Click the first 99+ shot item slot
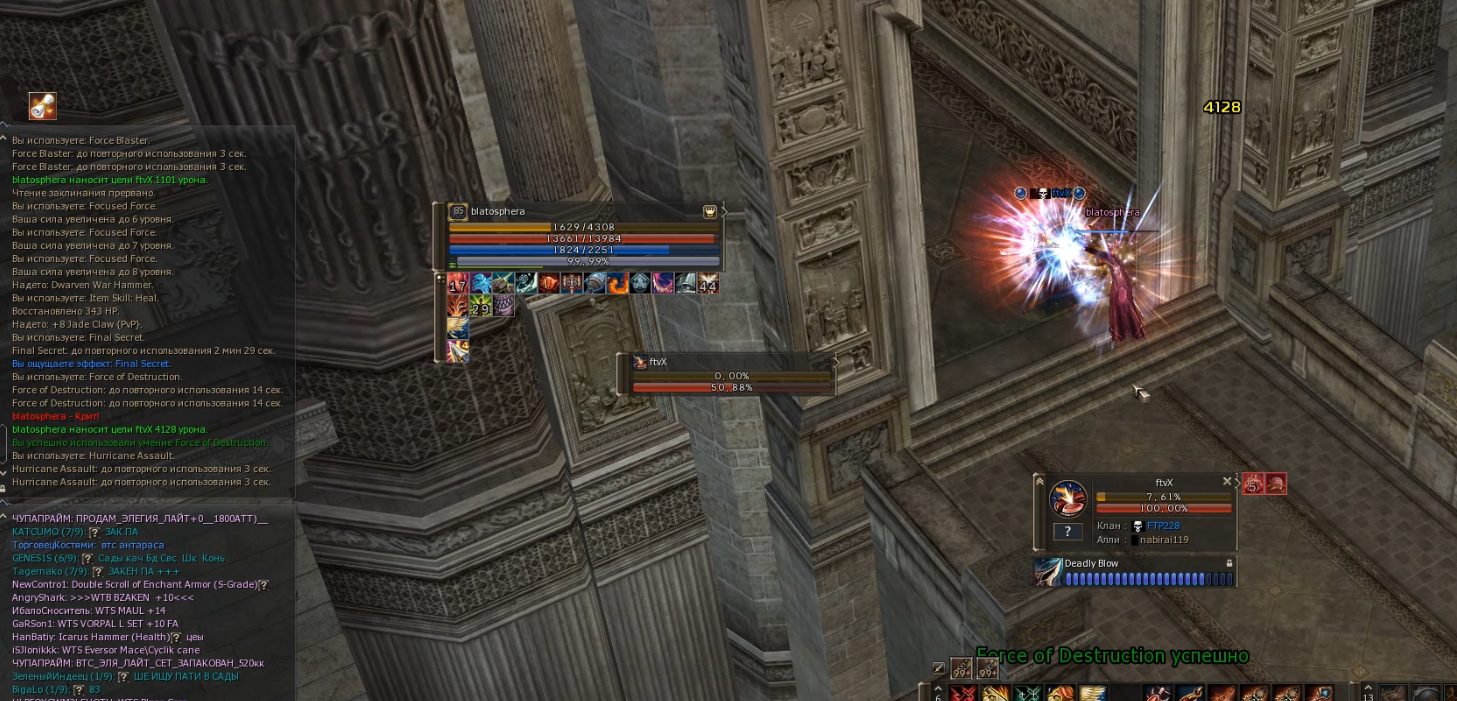1457x701 pixels. click(962, 668)
